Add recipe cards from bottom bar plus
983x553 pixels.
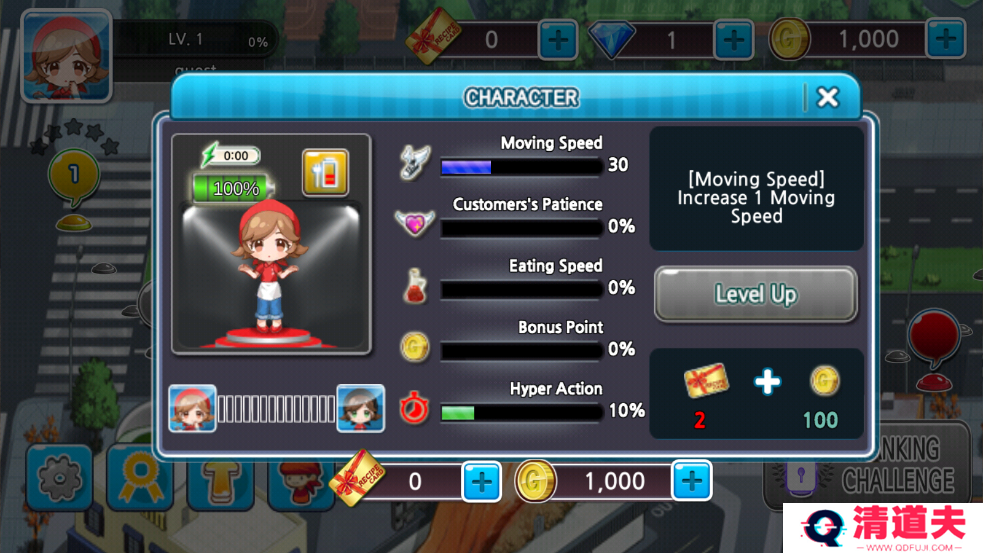click(481, 482)
